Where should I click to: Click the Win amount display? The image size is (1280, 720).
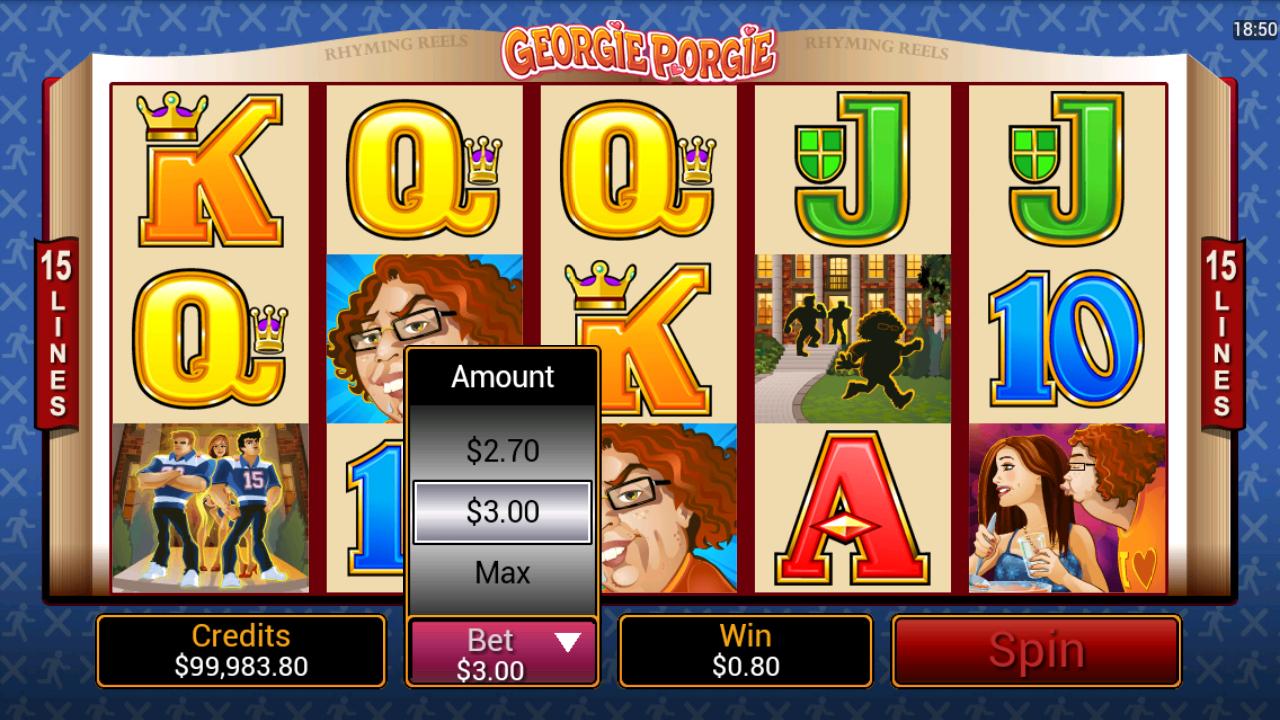[x=747, y=651]
